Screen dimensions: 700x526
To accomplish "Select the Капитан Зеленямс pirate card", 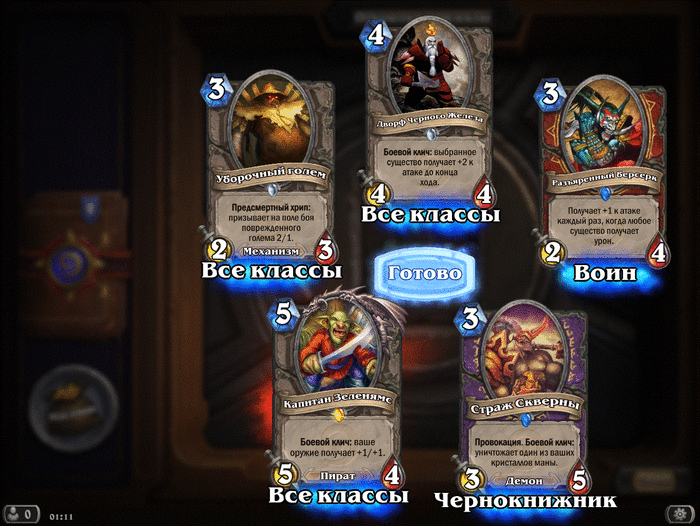I will click(x=338, y=395).
